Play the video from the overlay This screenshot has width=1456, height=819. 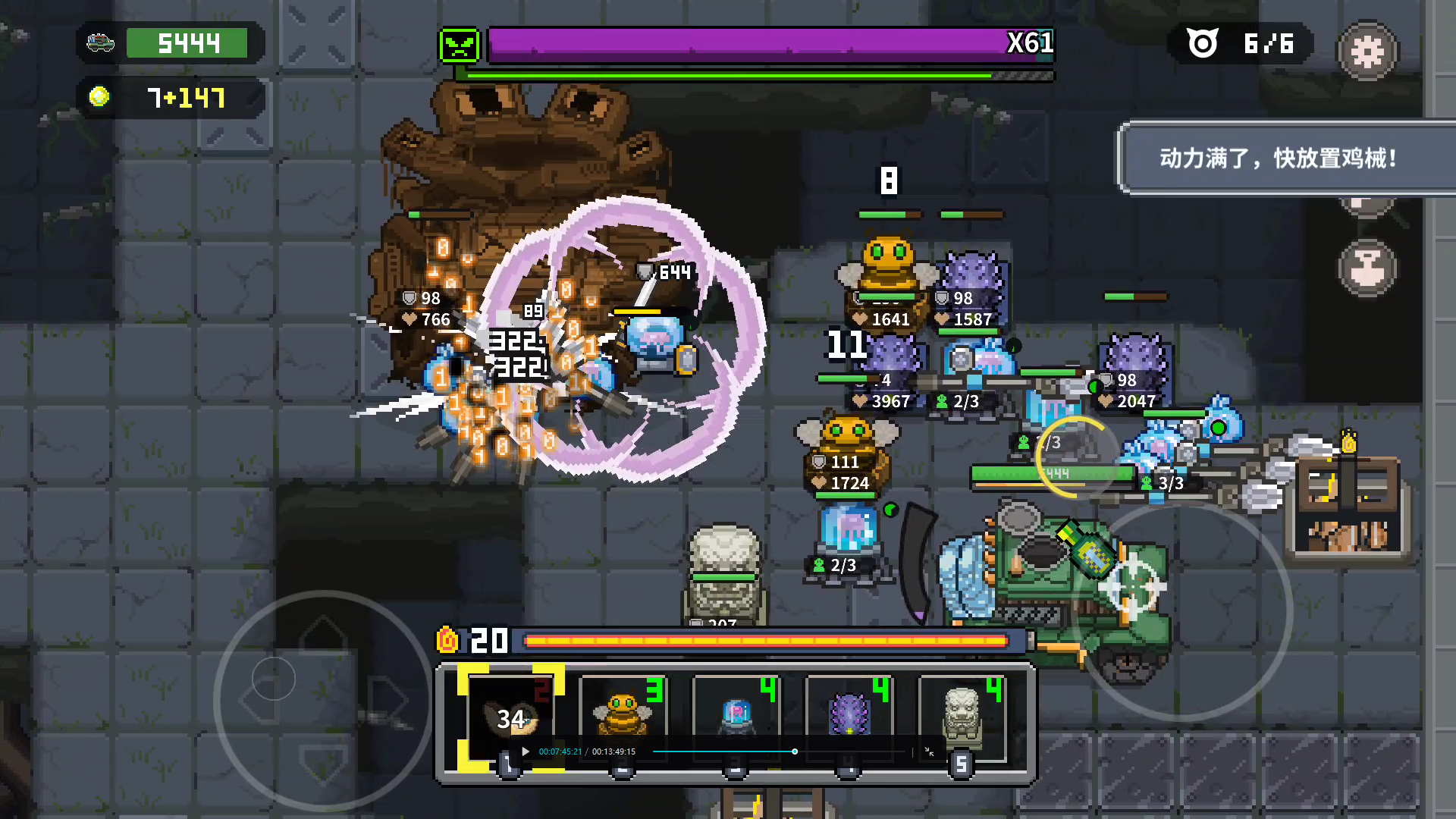525,752
